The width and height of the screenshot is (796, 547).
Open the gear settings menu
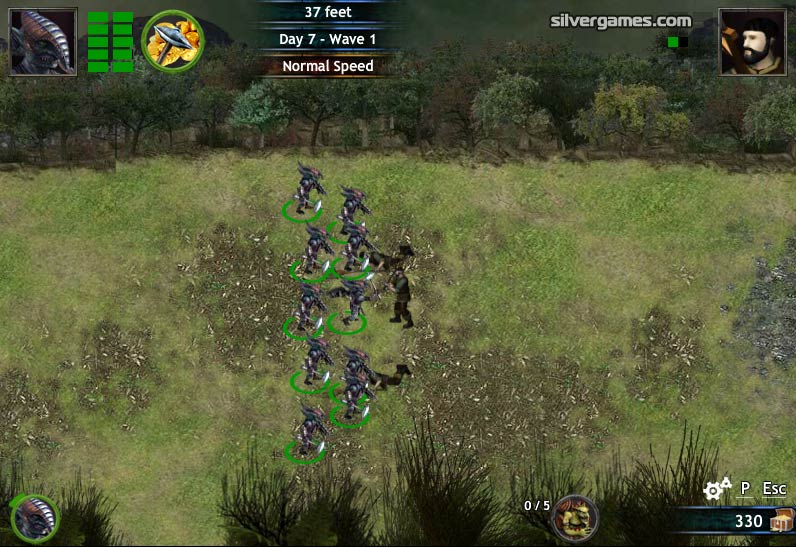point(716,489)
